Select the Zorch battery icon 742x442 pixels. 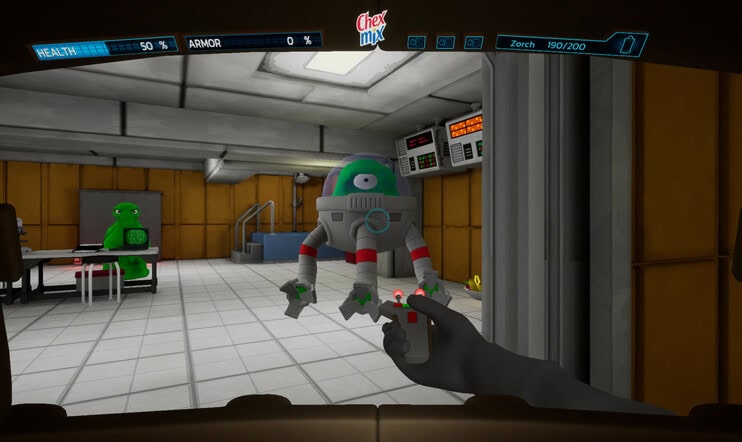tap(628, 44)
